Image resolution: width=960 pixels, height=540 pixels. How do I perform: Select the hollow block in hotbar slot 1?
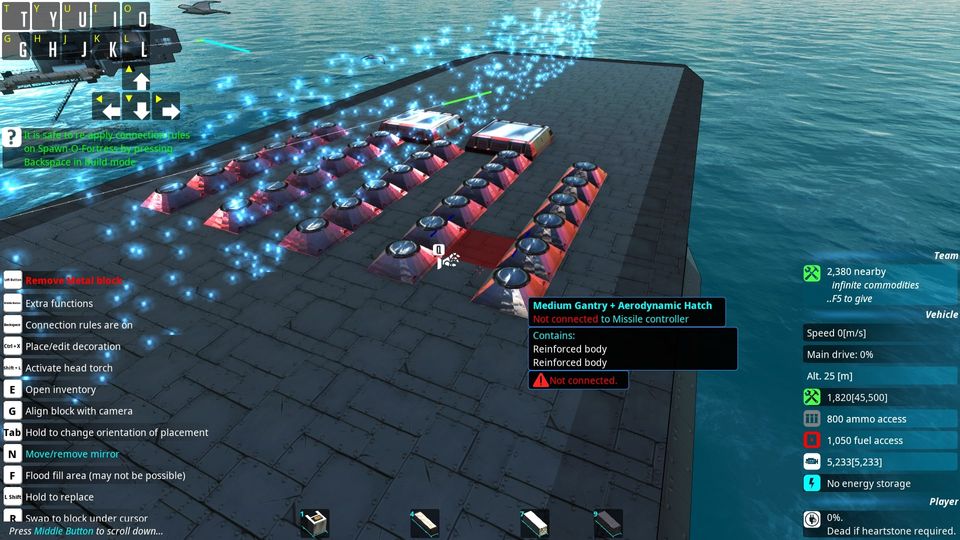pos(315,523)
